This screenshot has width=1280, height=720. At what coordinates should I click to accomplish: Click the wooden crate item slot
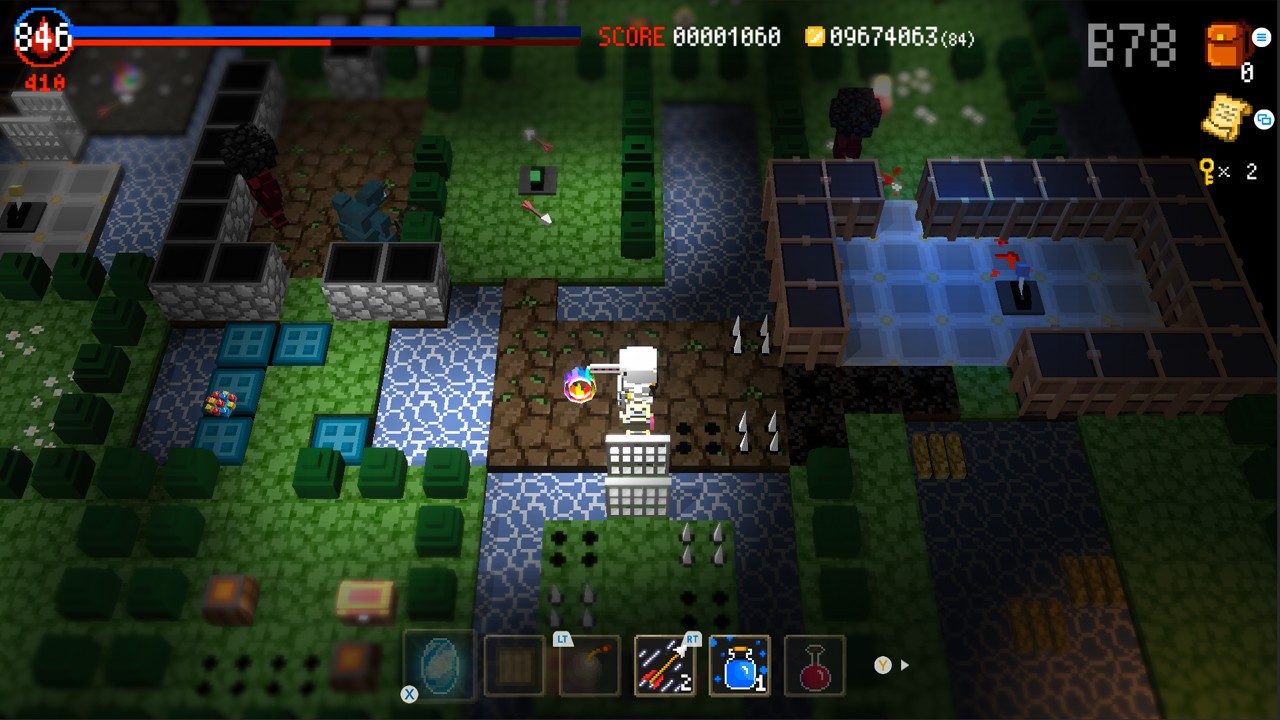513,666
